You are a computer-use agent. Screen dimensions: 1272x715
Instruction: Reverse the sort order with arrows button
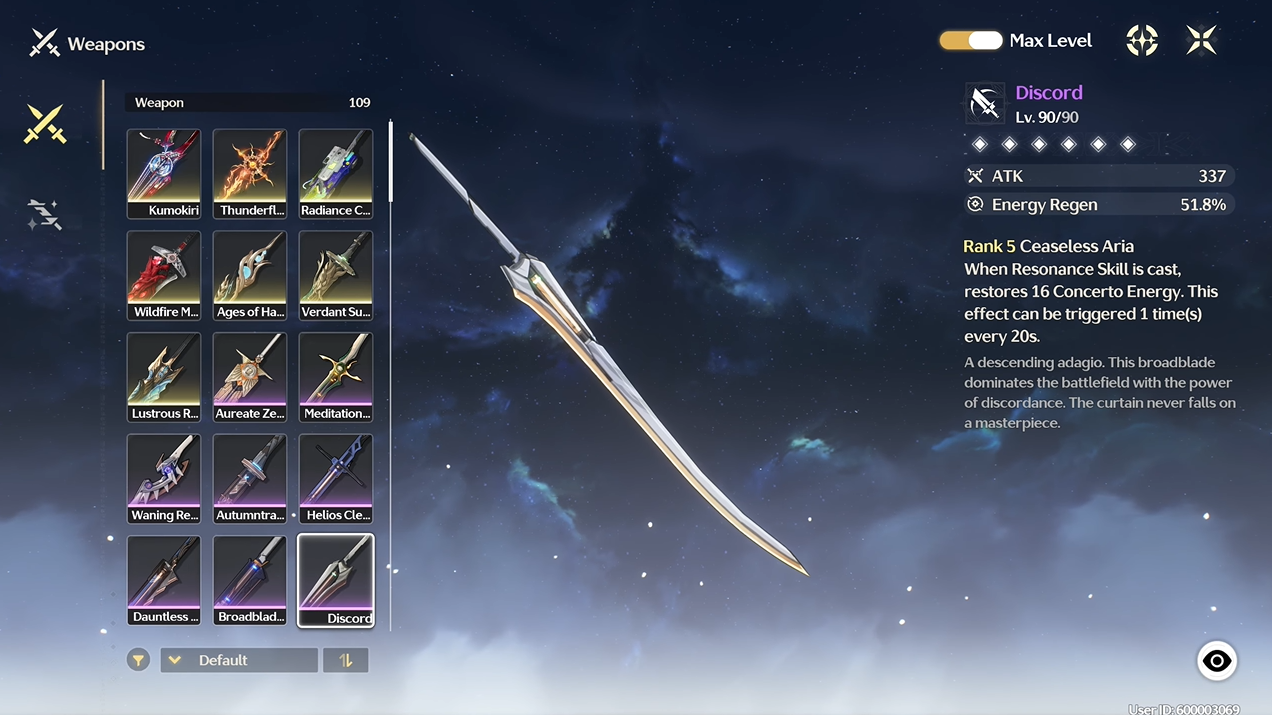[x=346, y=660]
